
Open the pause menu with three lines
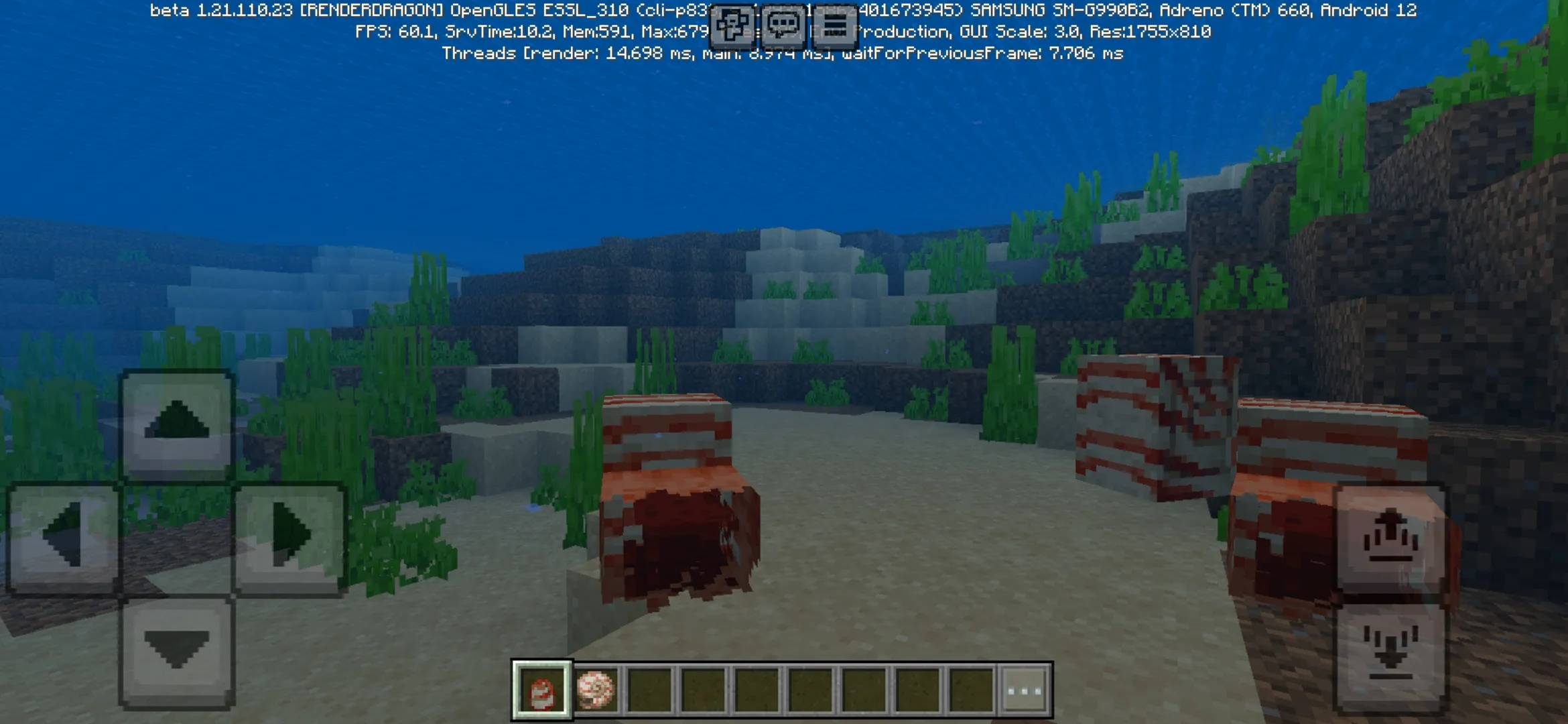[x=834, y=25]
